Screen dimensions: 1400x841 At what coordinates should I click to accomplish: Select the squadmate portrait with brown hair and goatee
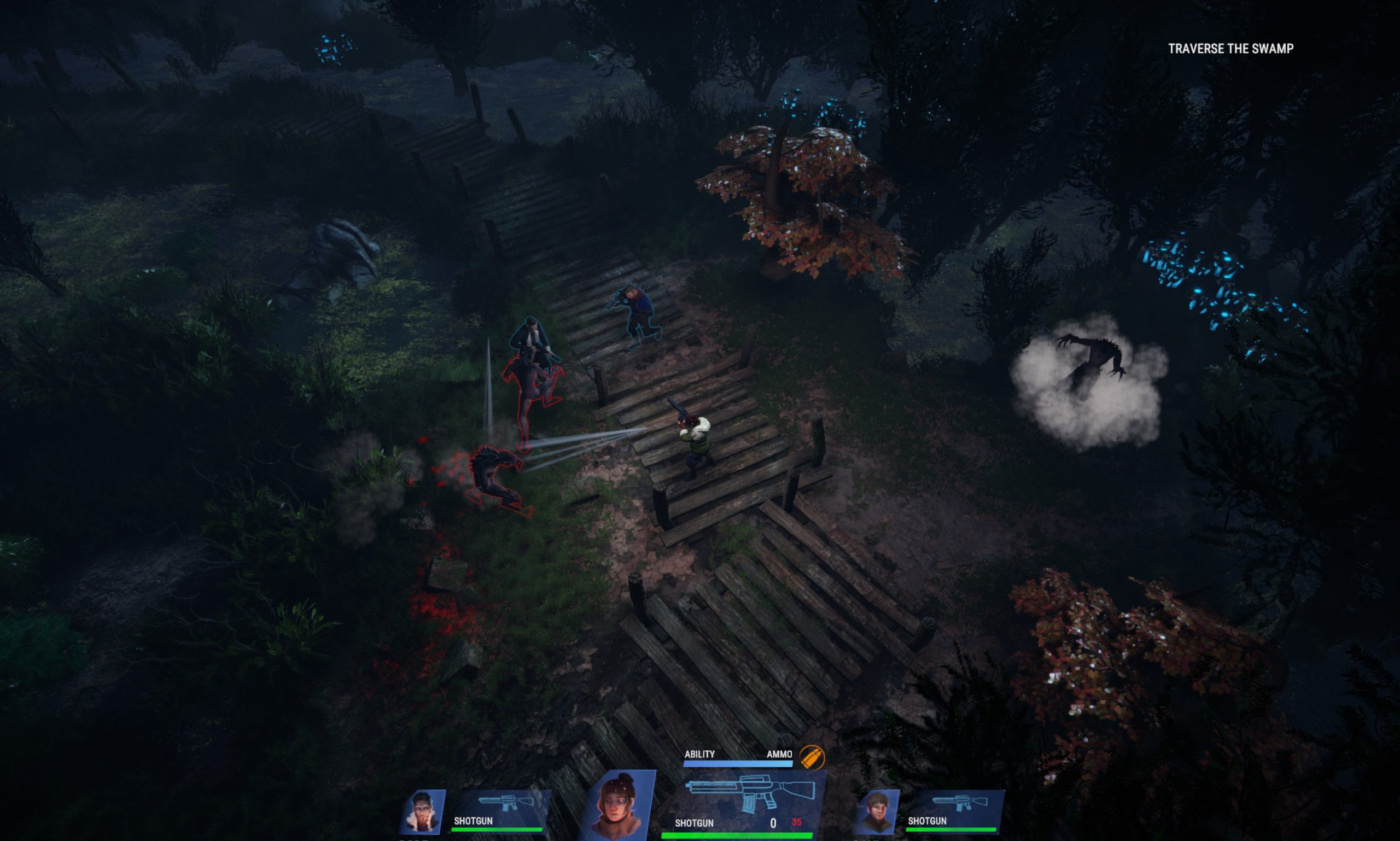[x=877, y=812]
